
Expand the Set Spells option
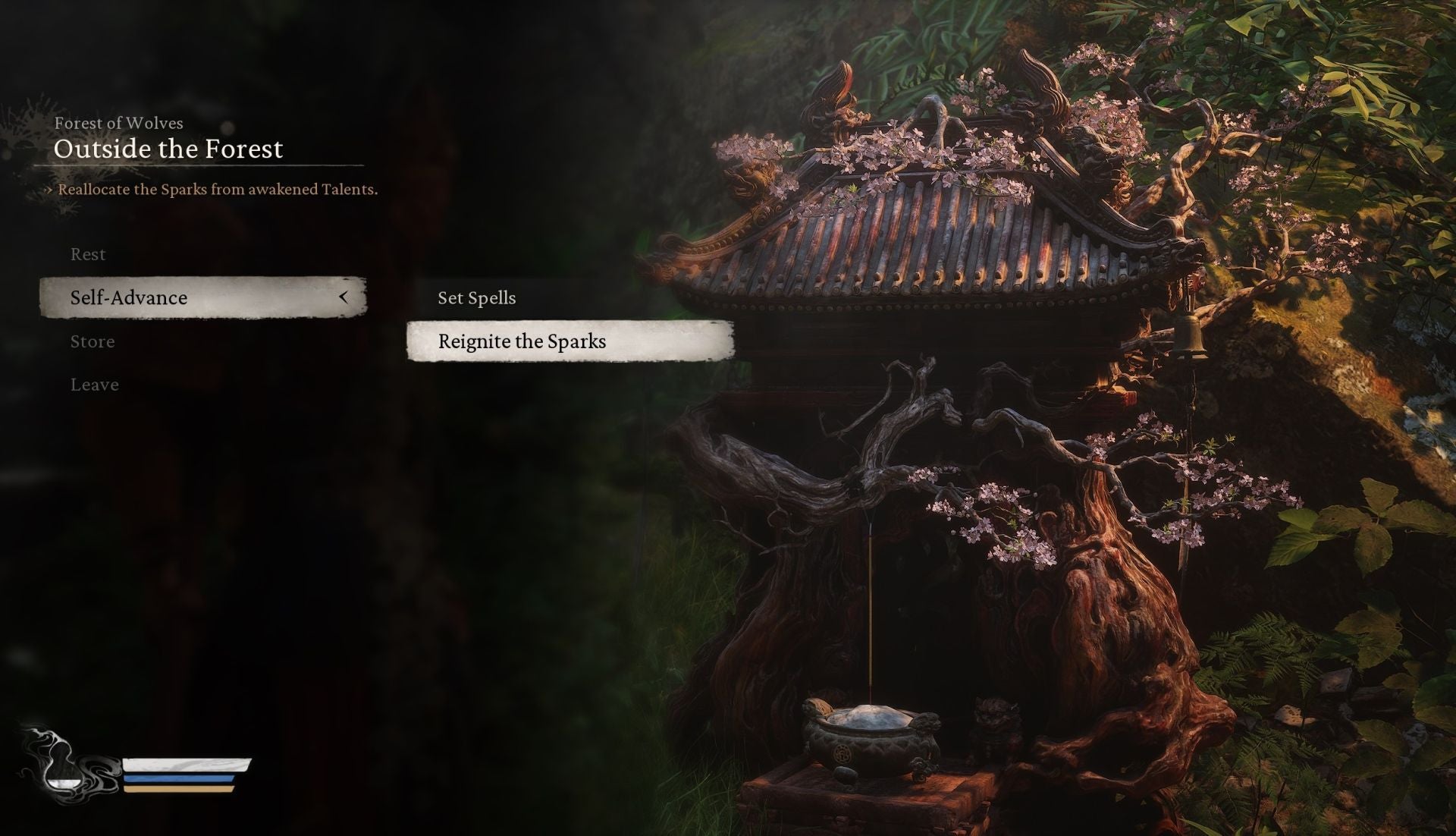point(476,297)
